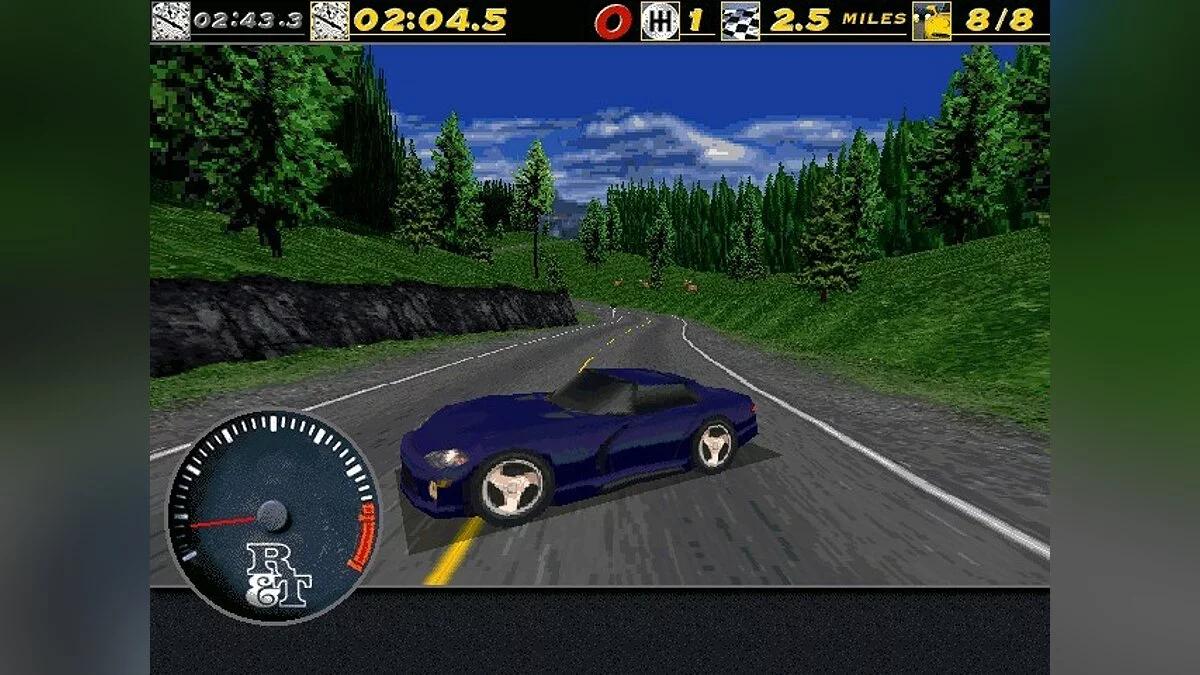Select the checkered flag distance icon
Screen dimensions: 1200x675
740,21
